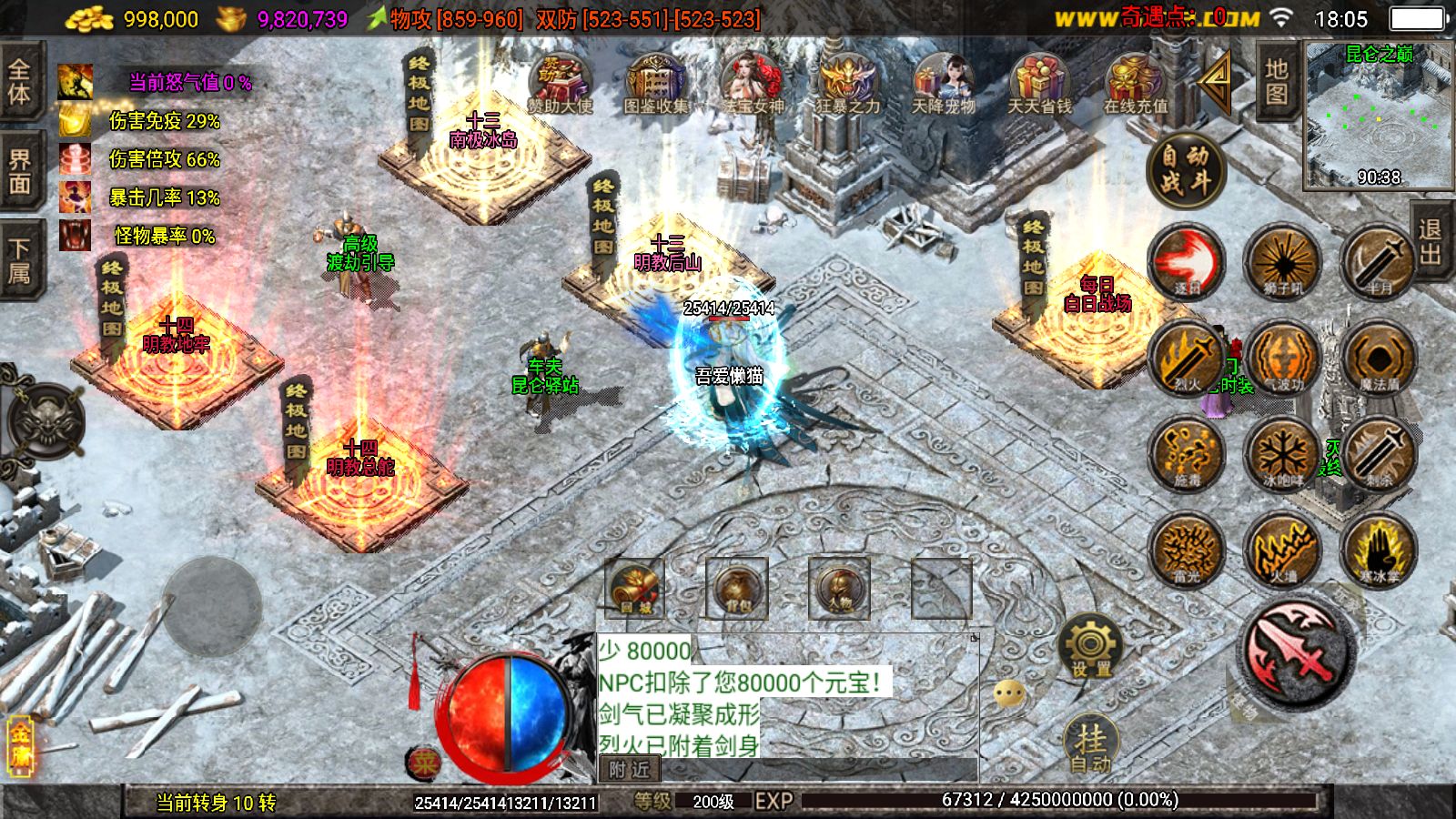Open the 人物 character sheet
Image resolution: width=1456 pixels, height=819 pixels.
click(839, 588)
